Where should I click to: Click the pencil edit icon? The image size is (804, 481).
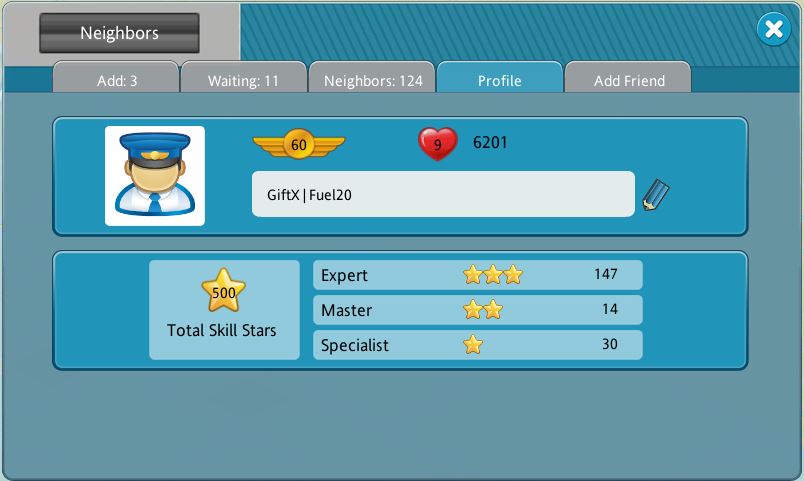656,194
